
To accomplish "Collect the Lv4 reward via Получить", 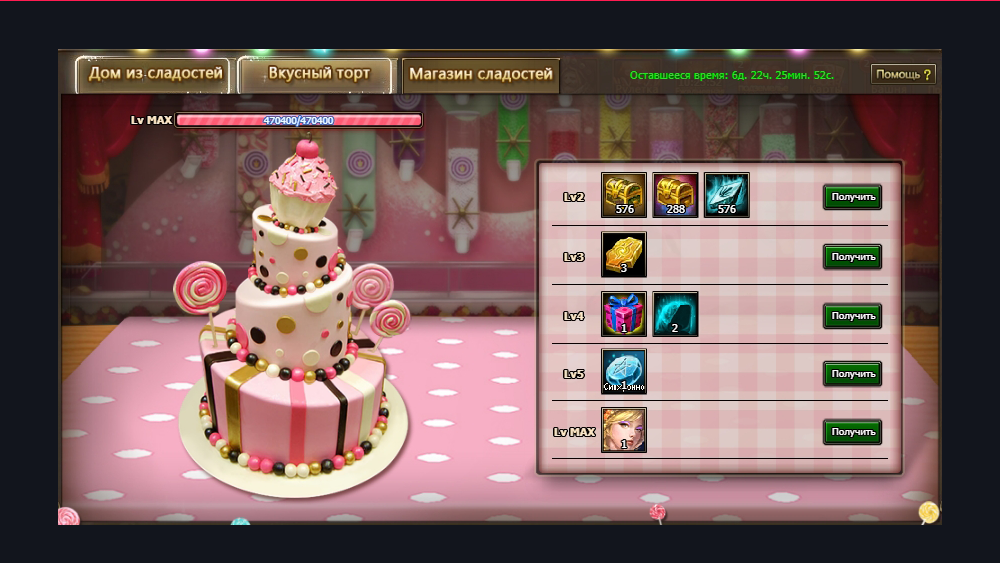I will click(x=852, y=316).
